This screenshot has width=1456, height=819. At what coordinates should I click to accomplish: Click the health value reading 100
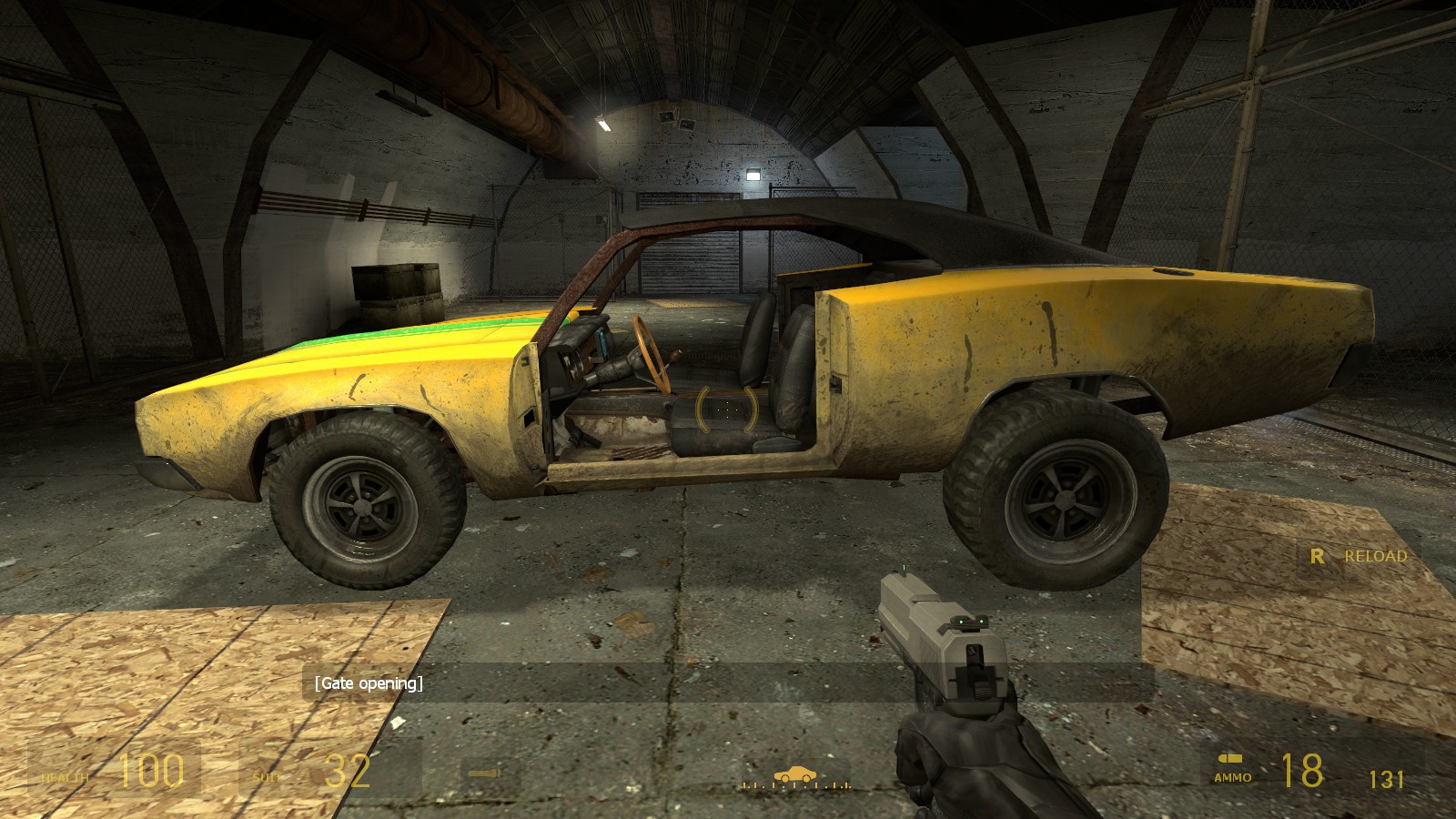[x=153, y=769]
